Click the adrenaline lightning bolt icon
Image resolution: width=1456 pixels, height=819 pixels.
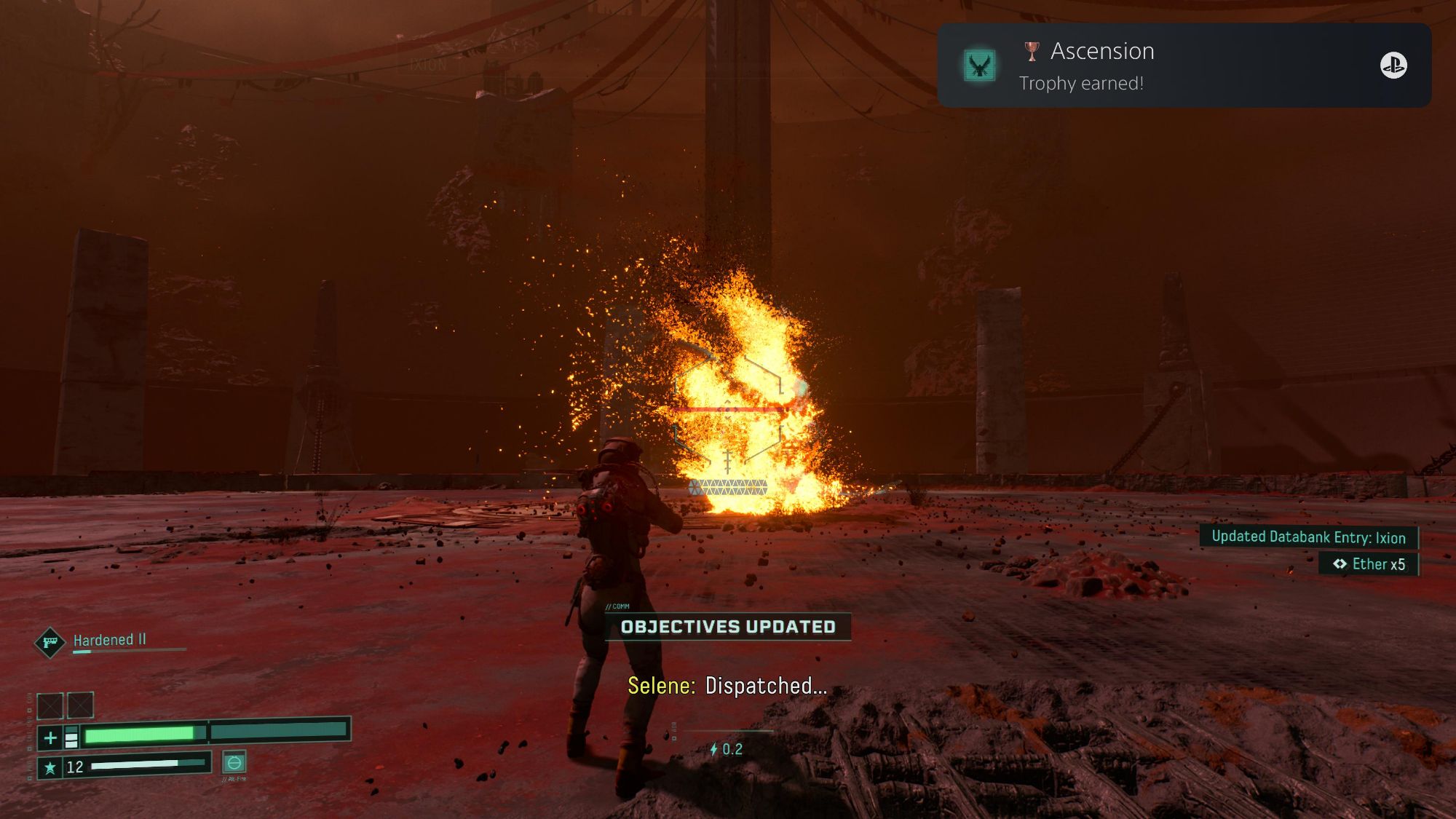click(x=713, y=749)
